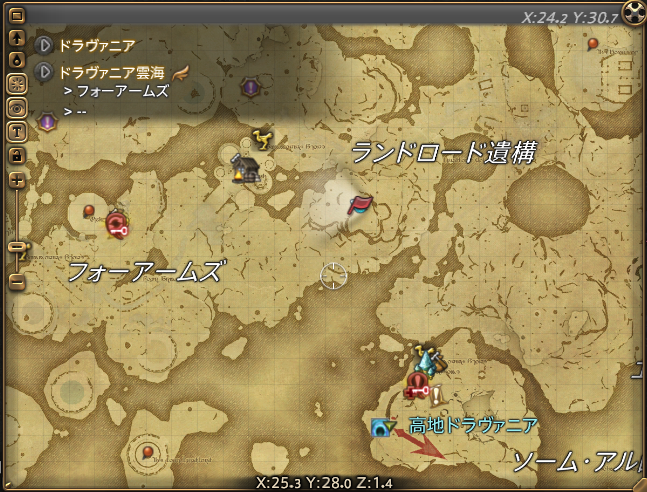647x492 pixels.
Task: Toggle the map lock padlock button
Action: (x=16, y=155)
